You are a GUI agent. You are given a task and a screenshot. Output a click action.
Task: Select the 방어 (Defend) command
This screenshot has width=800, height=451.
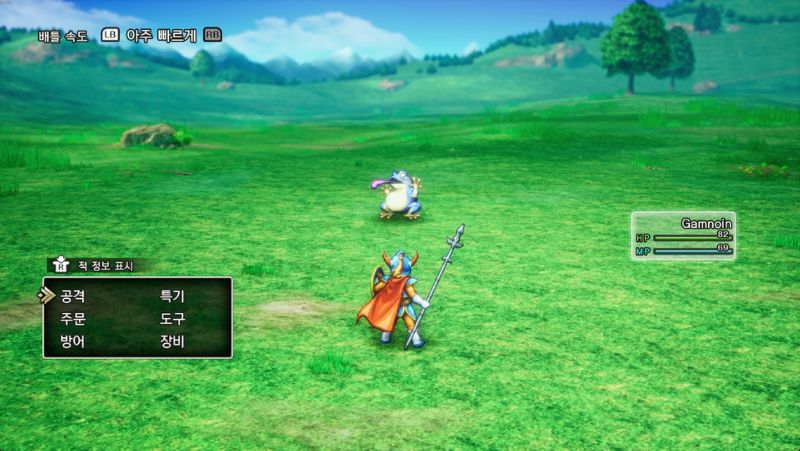(x=72, y=342)
